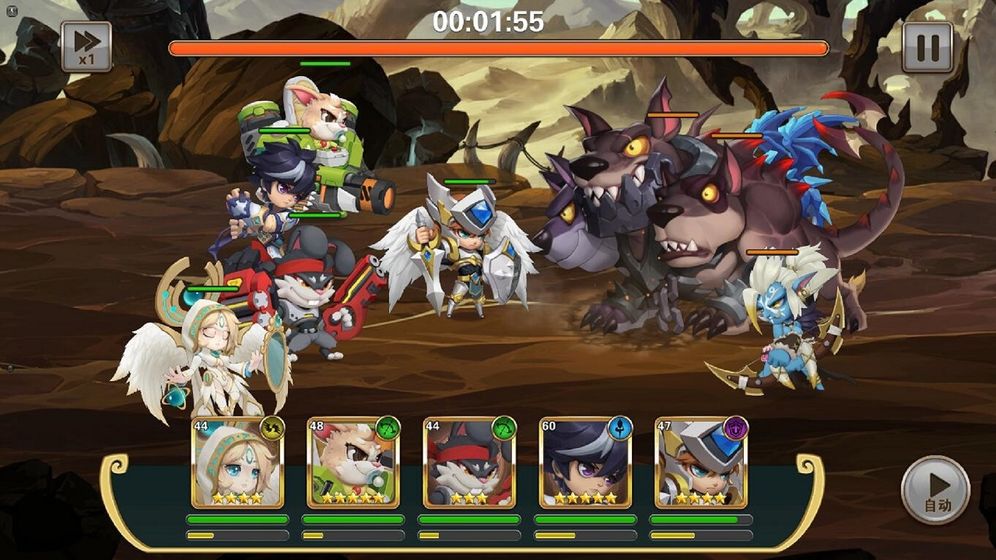996x560 pixels.
Task: Trigger the level 60 dark-haired hero portrait
Action: [585, 463]
